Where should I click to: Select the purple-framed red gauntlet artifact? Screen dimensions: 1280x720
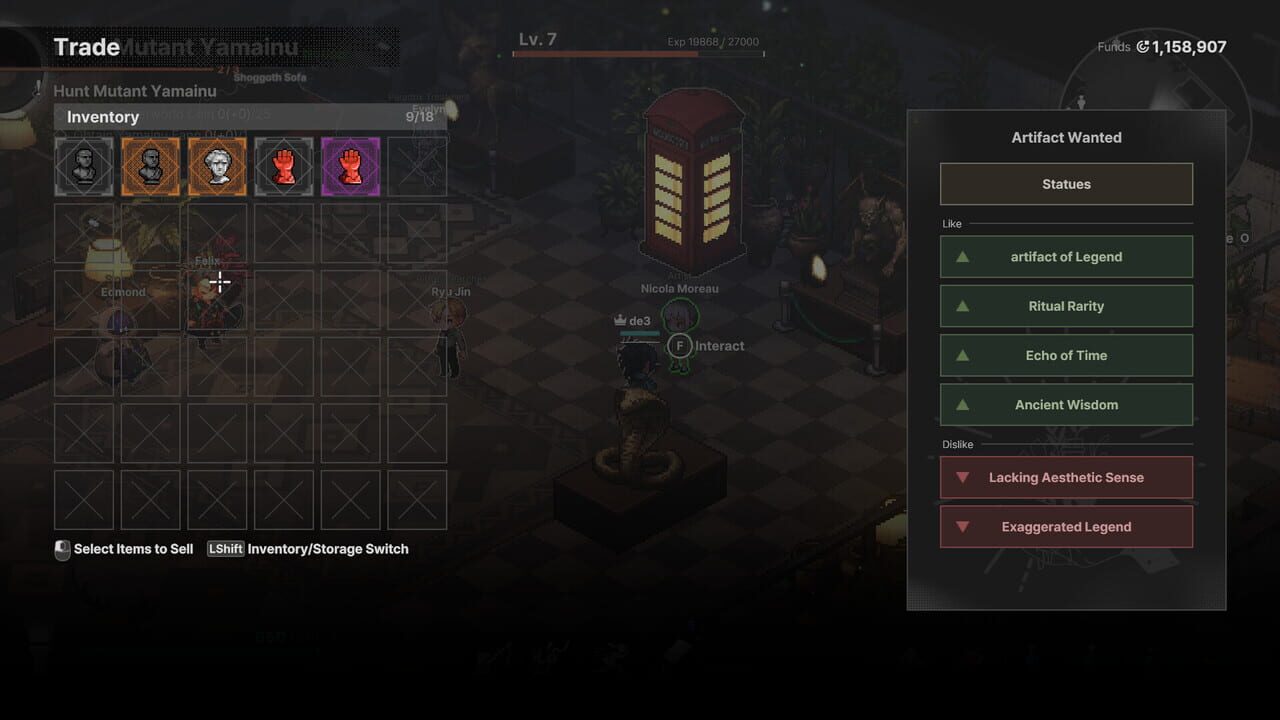(350, 166)
